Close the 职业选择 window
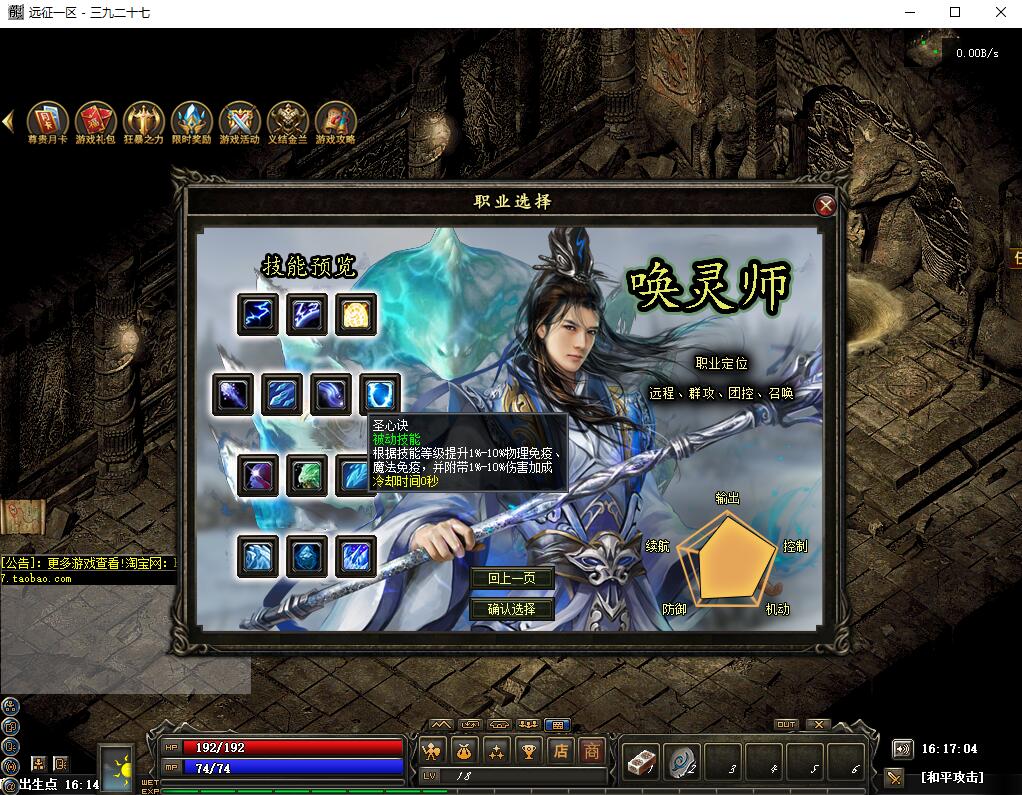The height and width of the screenshot is (795, 1022). [x=826, y=206]
